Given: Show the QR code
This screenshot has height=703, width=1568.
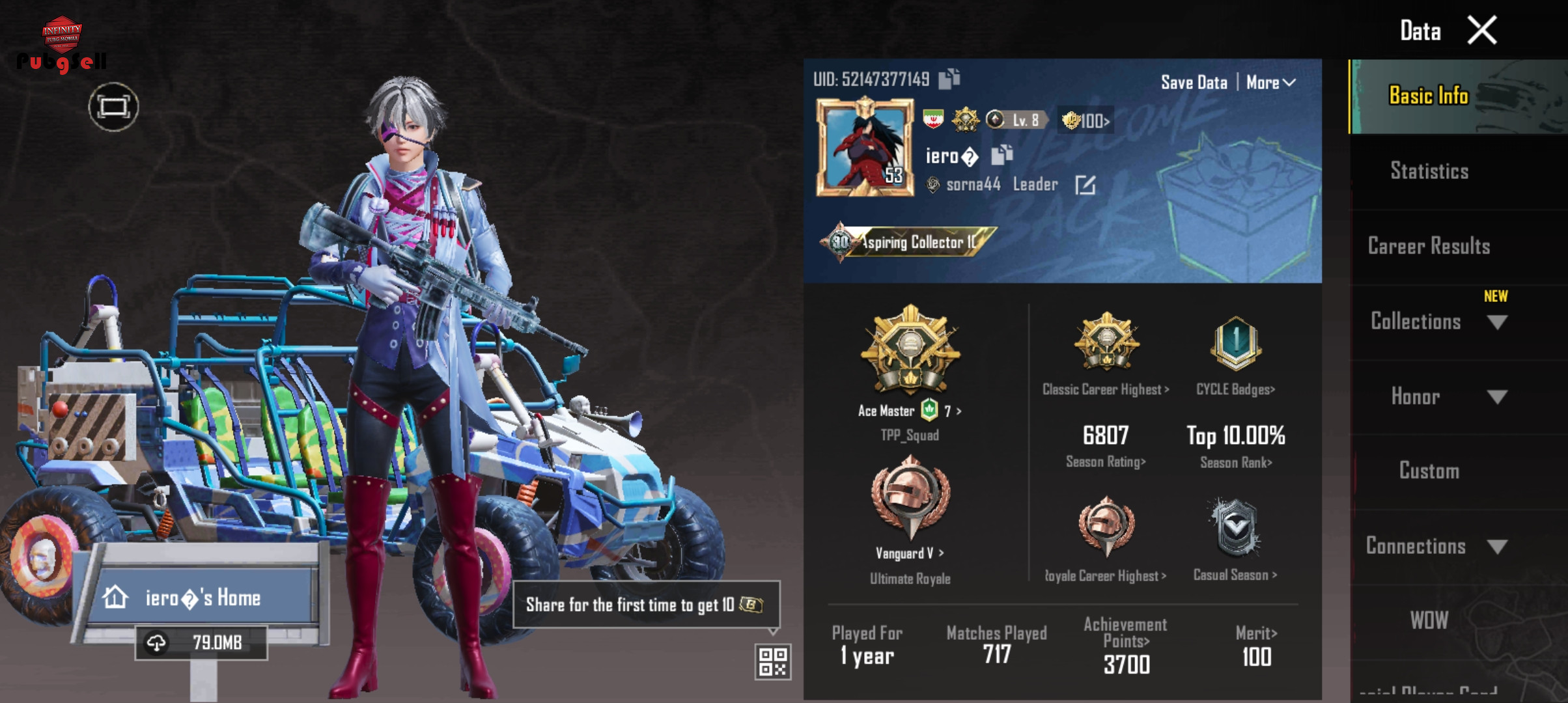Looking at the screenshot, I should click(773, 661).
